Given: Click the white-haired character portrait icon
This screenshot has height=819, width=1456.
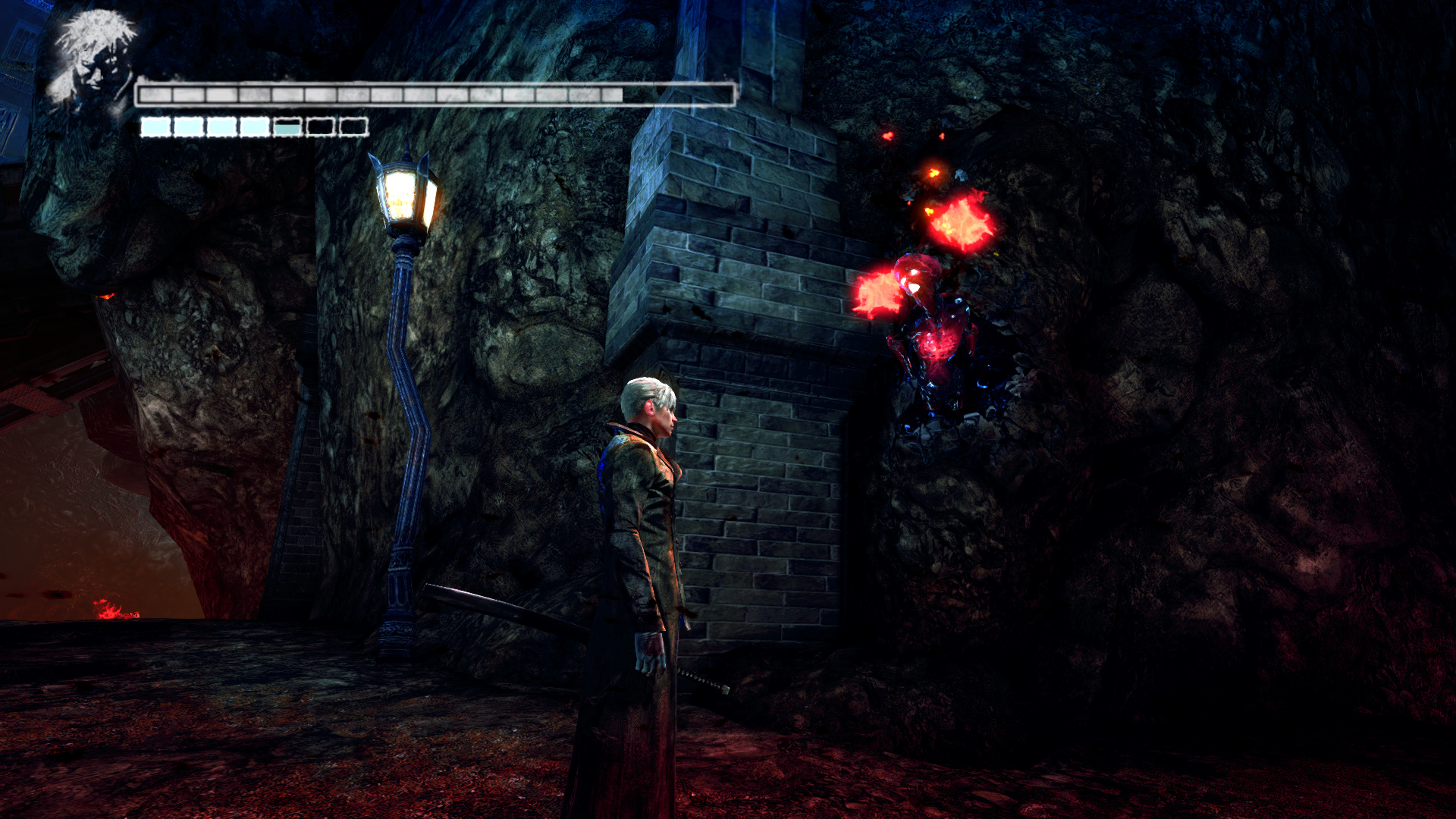Looking at the screenshot, I should tap(93, 59).
